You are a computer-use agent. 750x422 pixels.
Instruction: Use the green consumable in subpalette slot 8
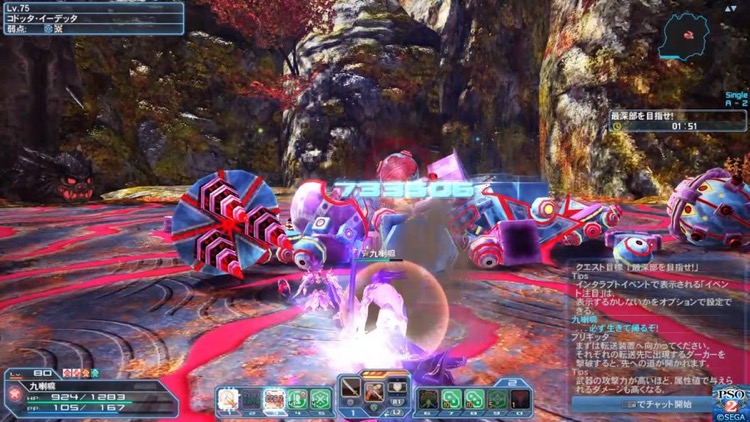(474, 398)
